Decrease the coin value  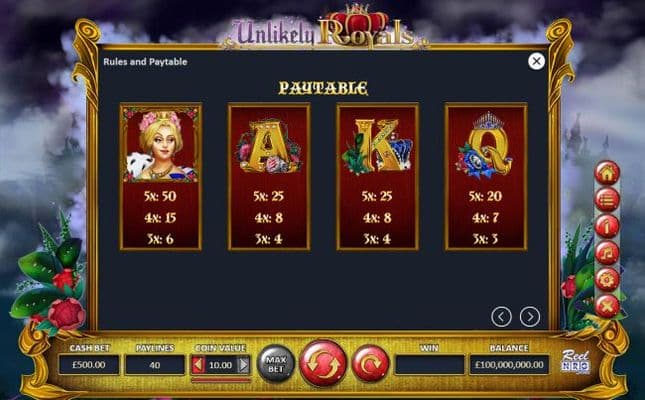pyautogui.click(x=198, y=365)
